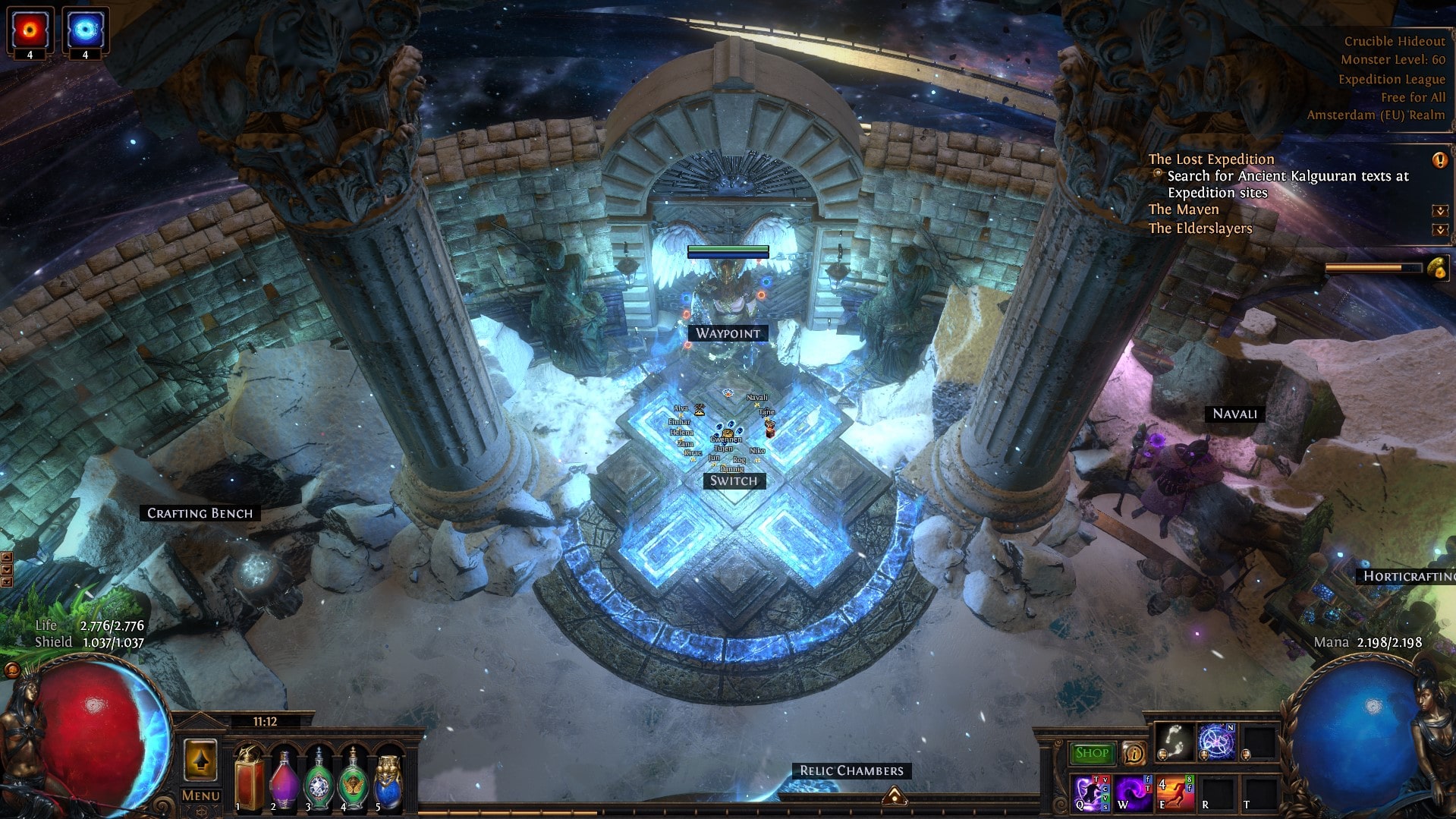Screen dimensions: 1456x819
Task: Click the gold level-up arrow button
Action: click(x=200, y=760)
